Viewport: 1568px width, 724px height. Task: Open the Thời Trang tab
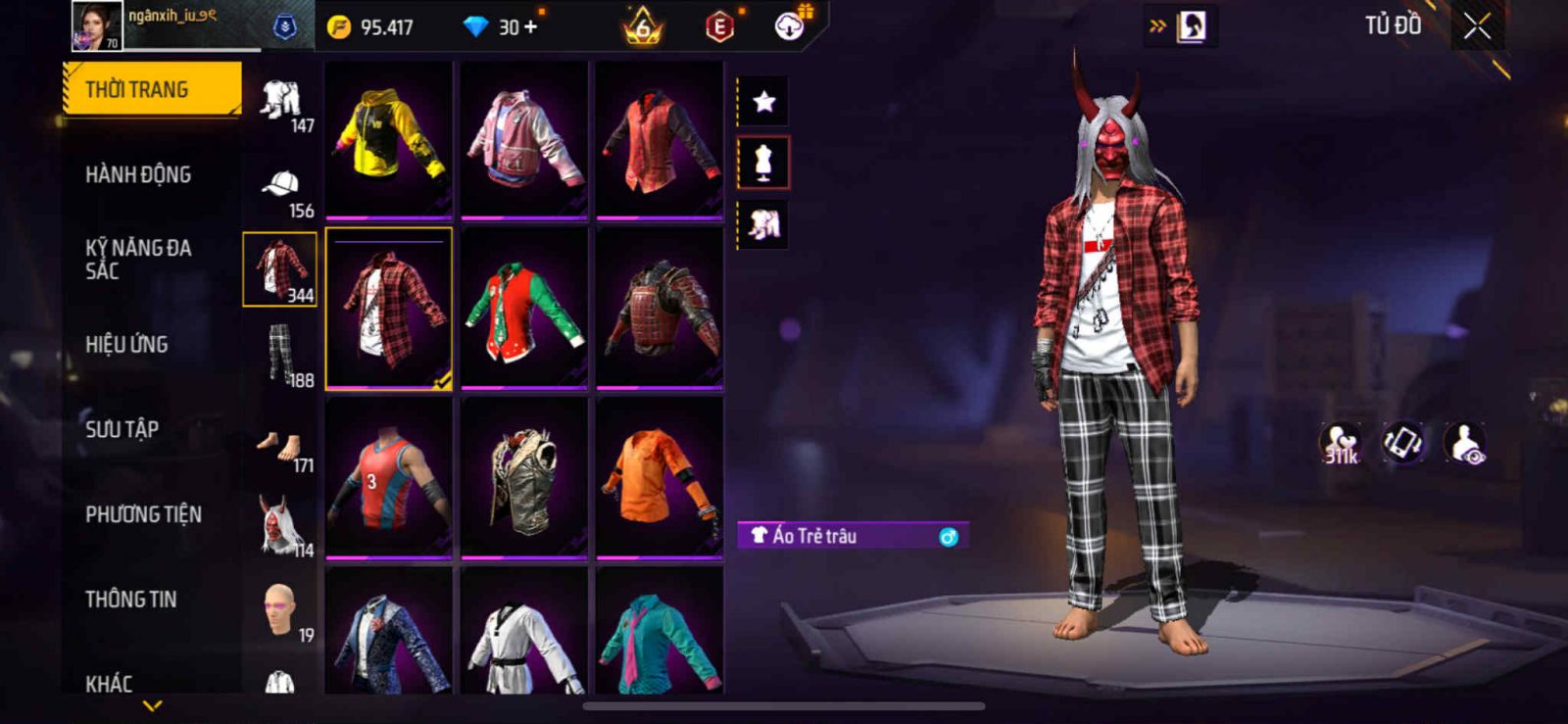(x=151, y=89)
